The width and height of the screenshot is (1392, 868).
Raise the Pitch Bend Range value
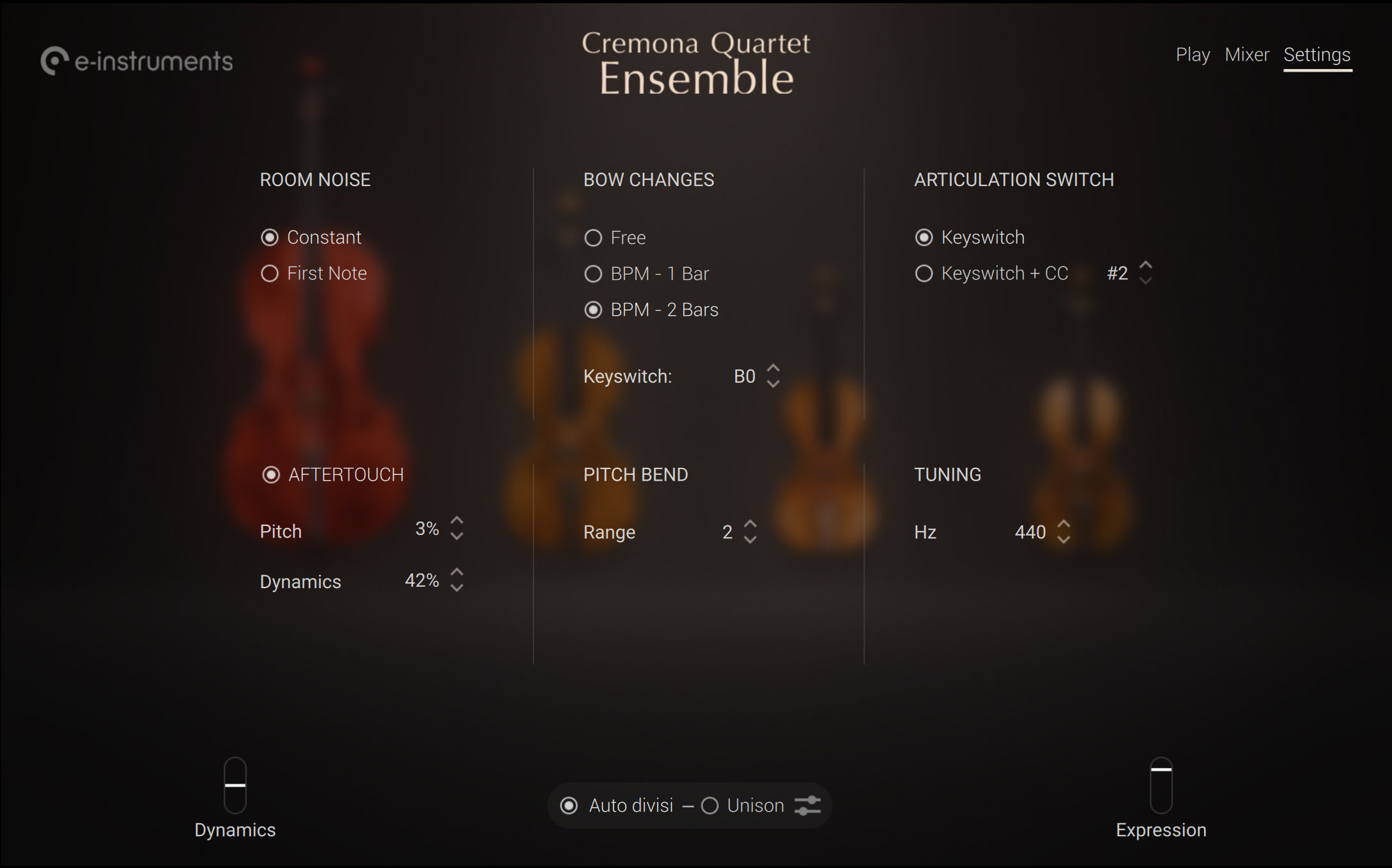[750, 524]
